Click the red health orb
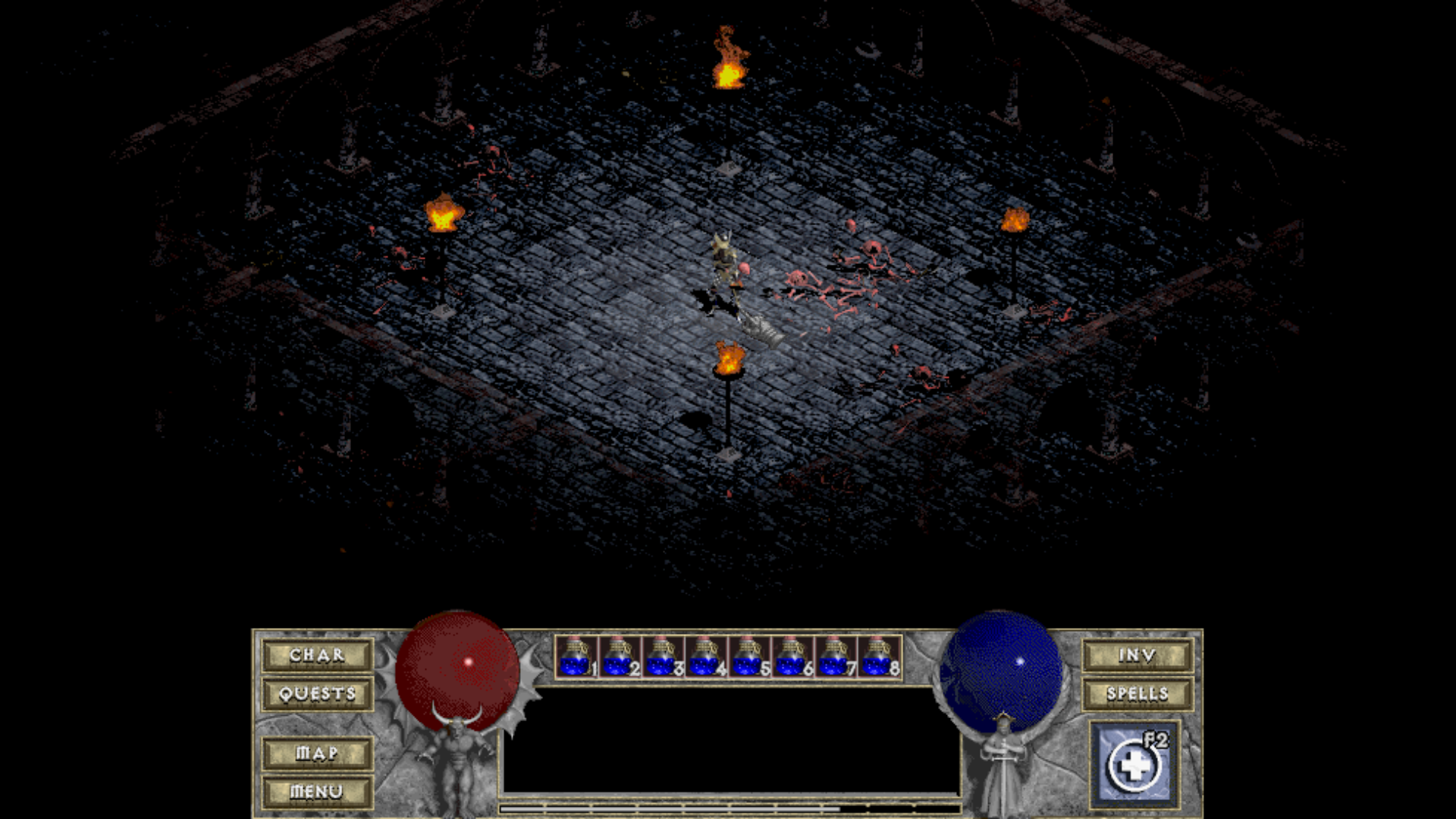 [457, 667]
